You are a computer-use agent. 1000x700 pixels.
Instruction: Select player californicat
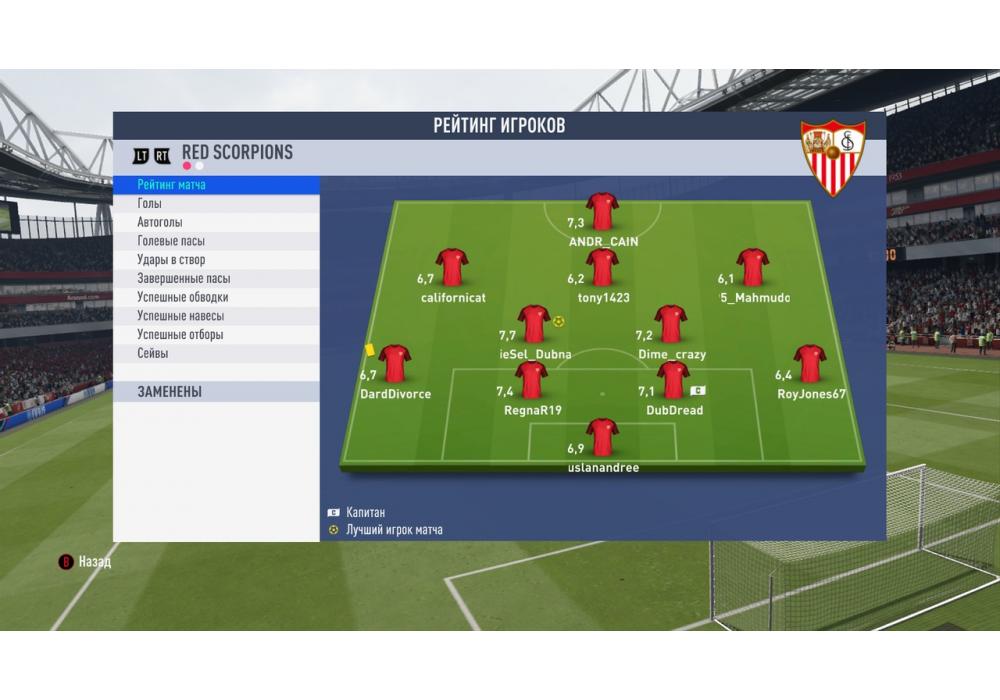click(452, 268)
